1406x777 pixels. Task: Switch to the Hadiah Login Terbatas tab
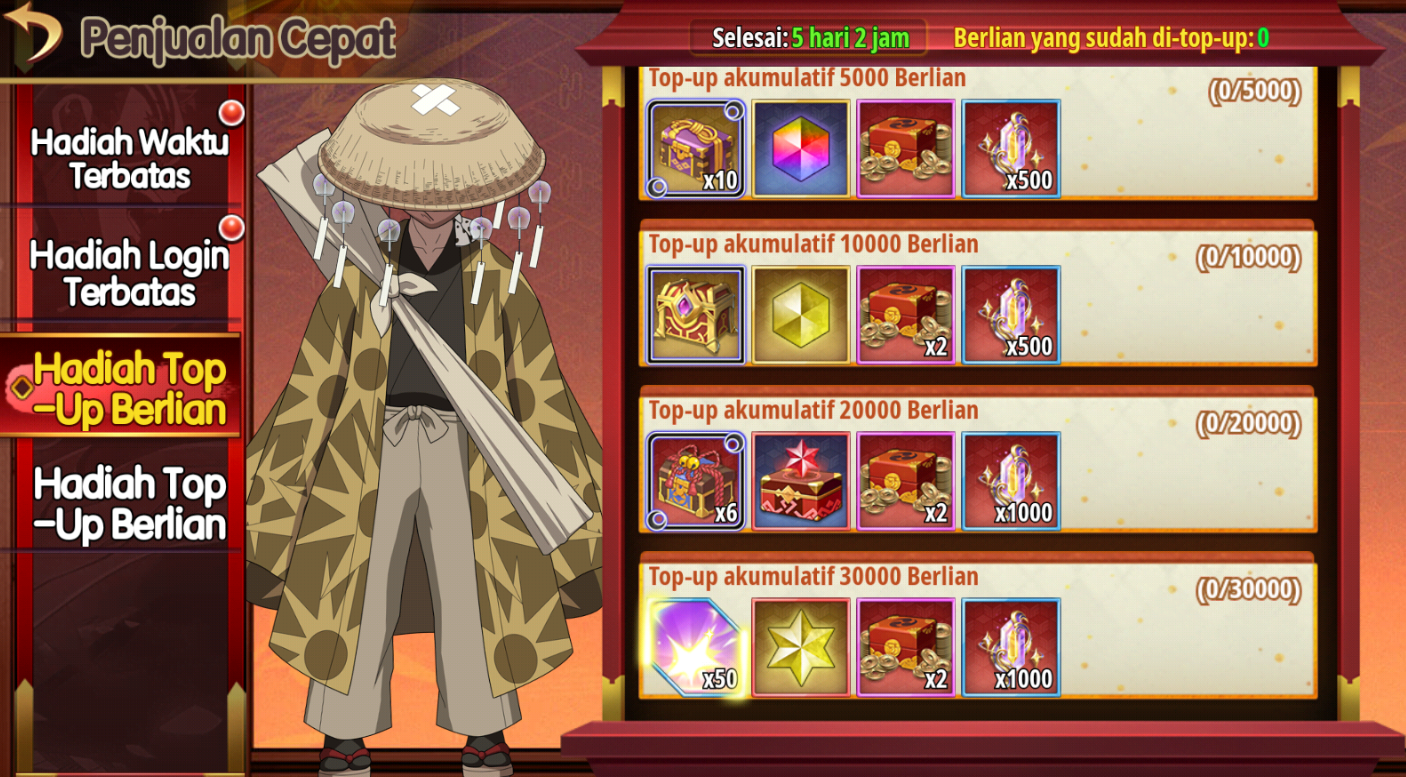pos(129,273)
